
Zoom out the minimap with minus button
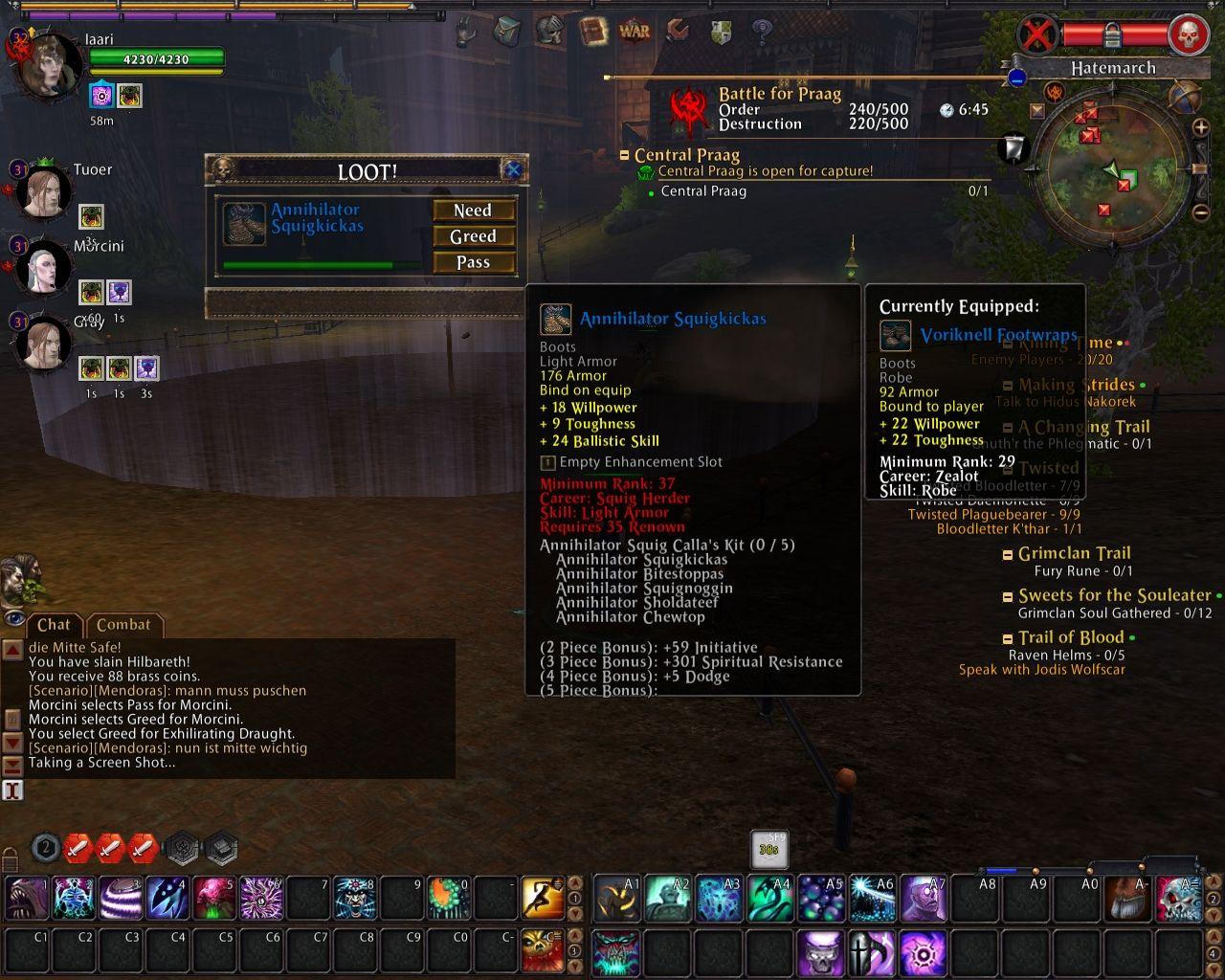1201,212
